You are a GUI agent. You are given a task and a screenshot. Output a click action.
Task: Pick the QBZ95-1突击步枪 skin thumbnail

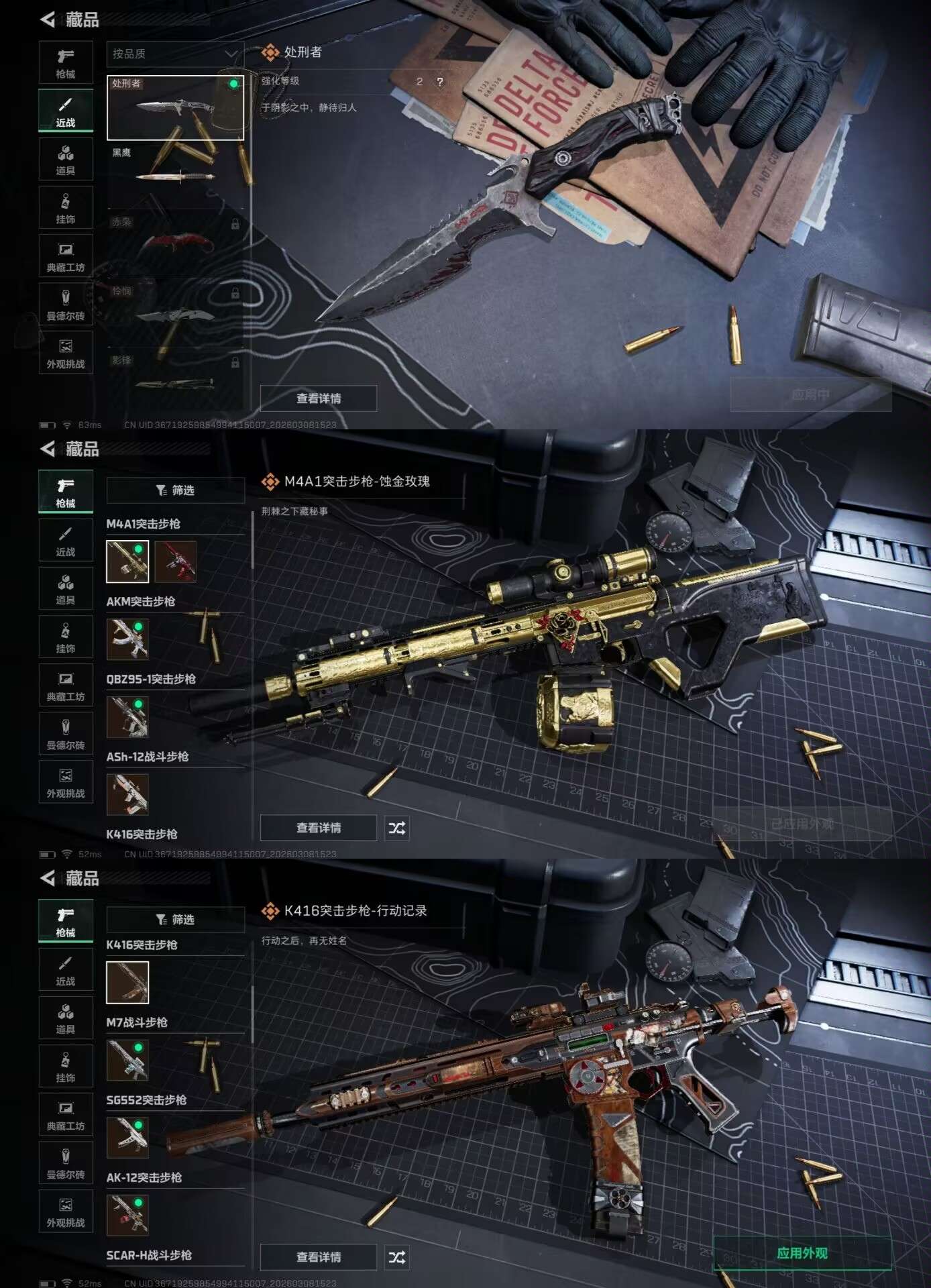click(x=127, y=716)
